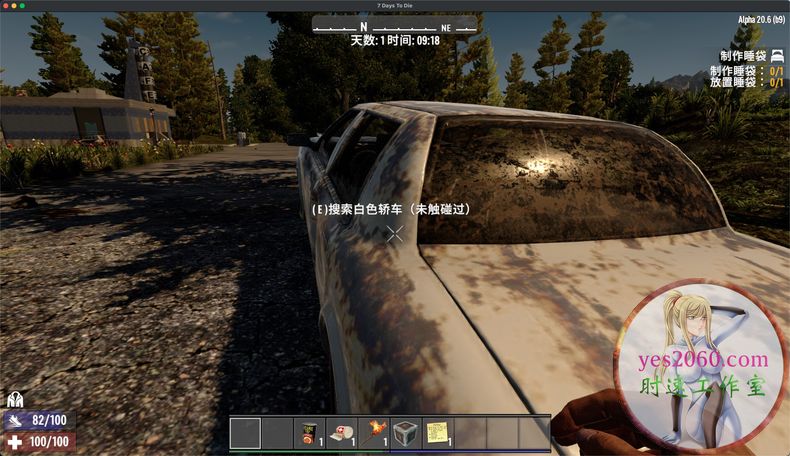Select the first aid bandage slot
790x456 pixels.
341,433
